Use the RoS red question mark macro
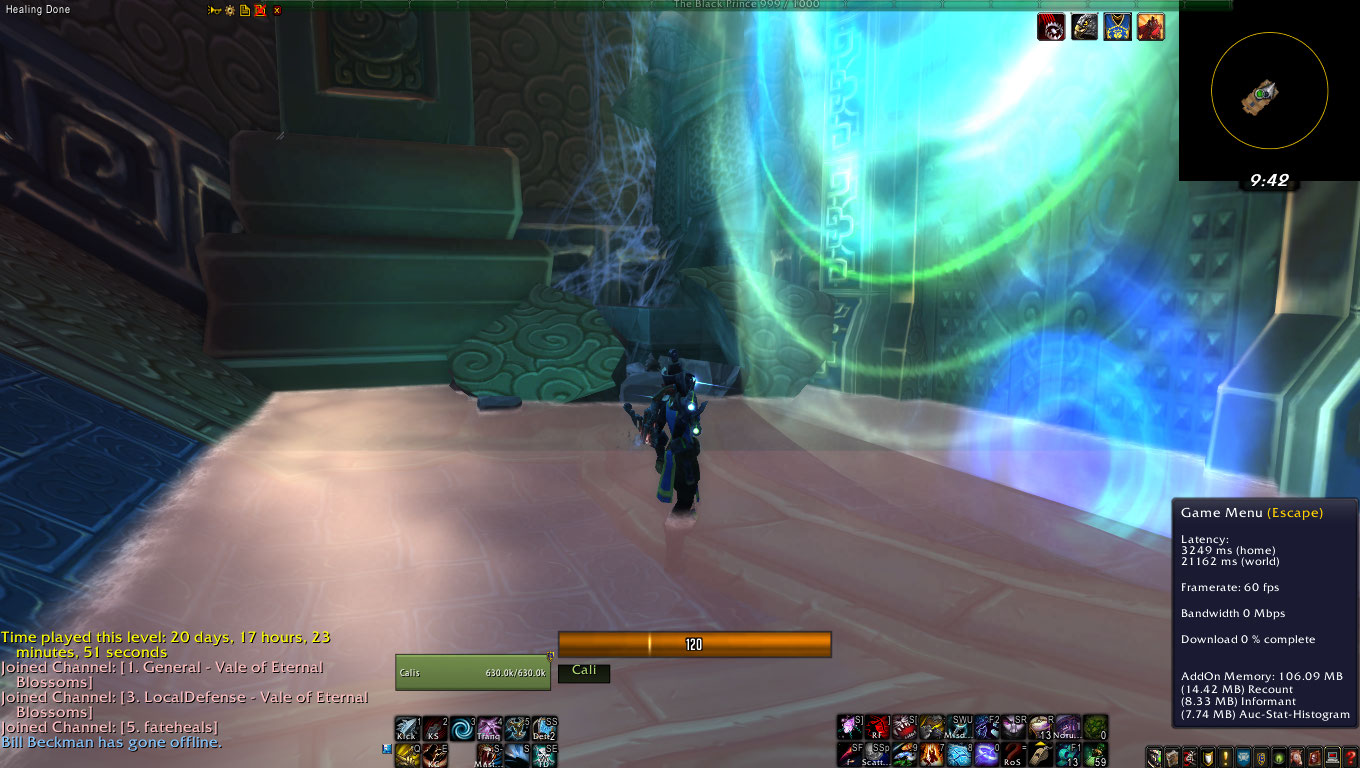Viewport: 1360px width, 768px height. click(x=1013, y=755)
